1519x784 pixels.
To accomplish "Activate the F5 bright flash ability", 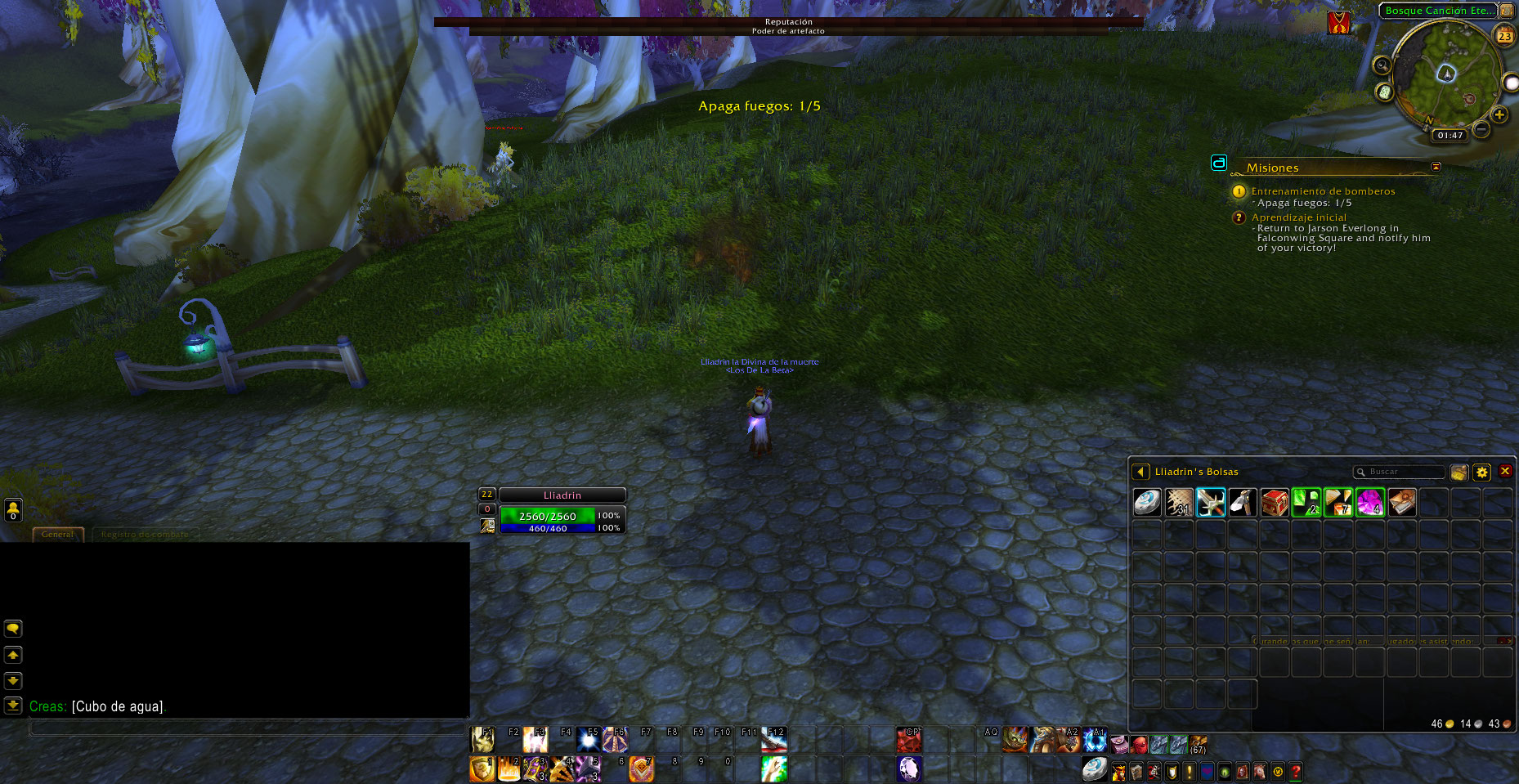I will click(x=588, y=740).
